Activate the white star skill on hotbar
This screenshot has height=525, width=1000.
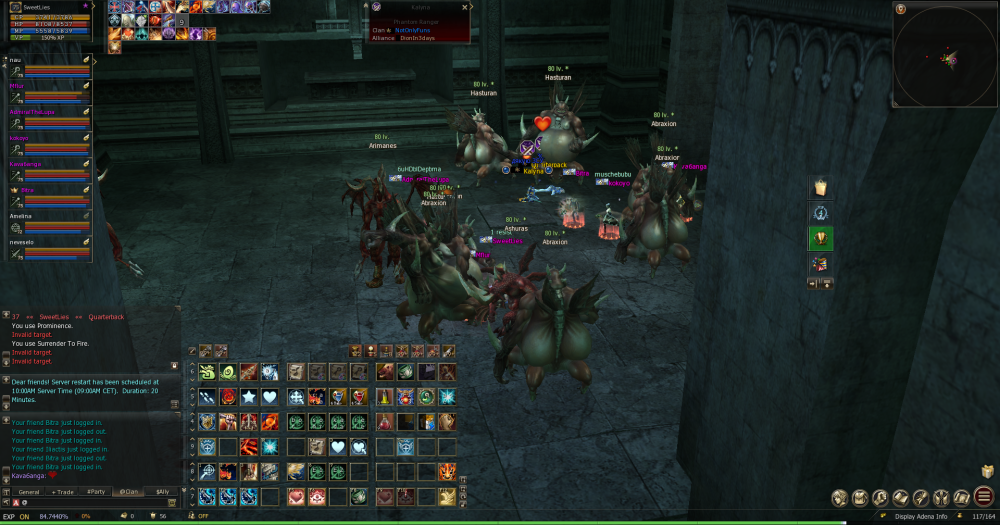[248, 397]
